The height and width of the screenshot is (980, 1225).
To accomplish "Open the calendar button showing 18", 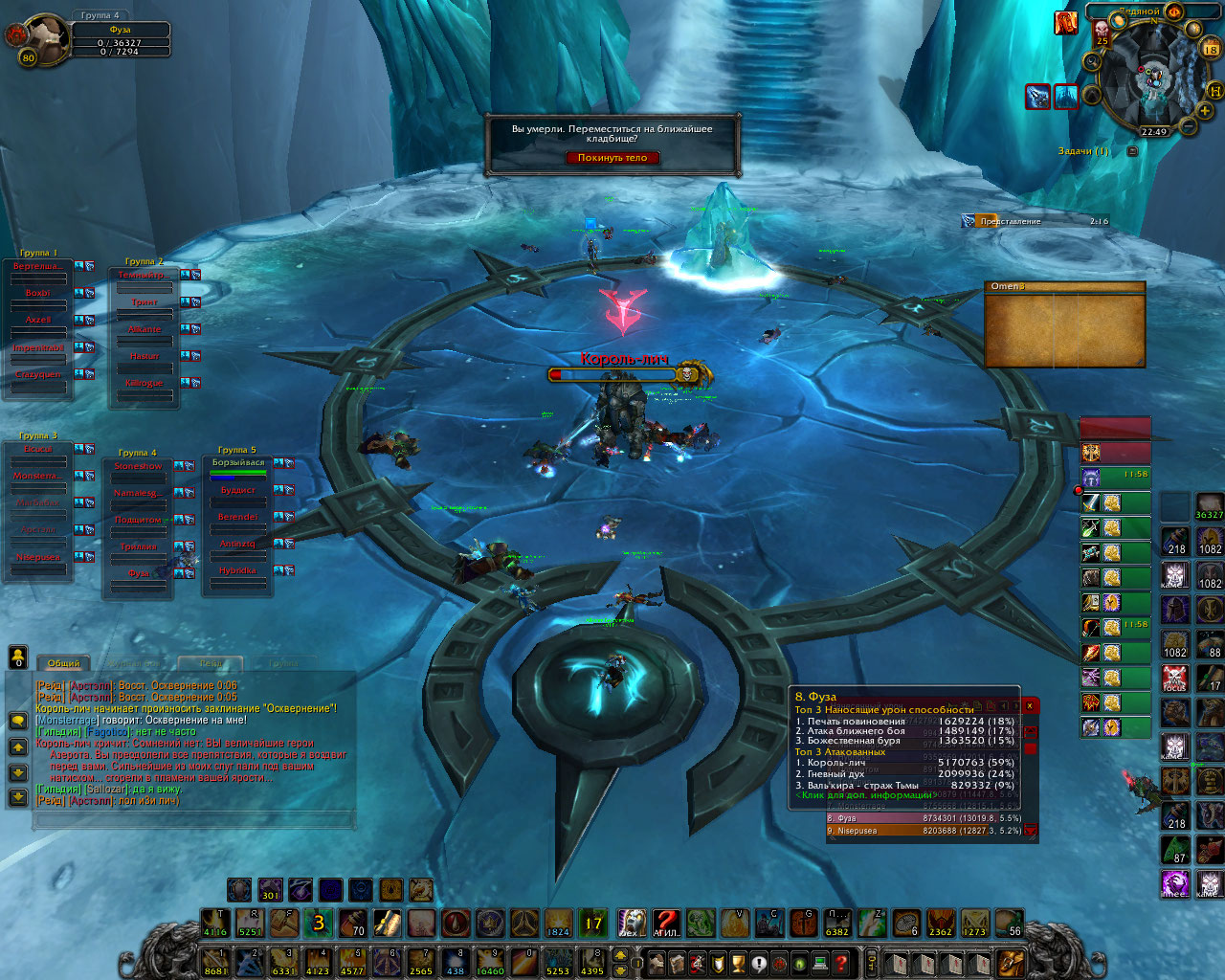I will coord(1210,47).
